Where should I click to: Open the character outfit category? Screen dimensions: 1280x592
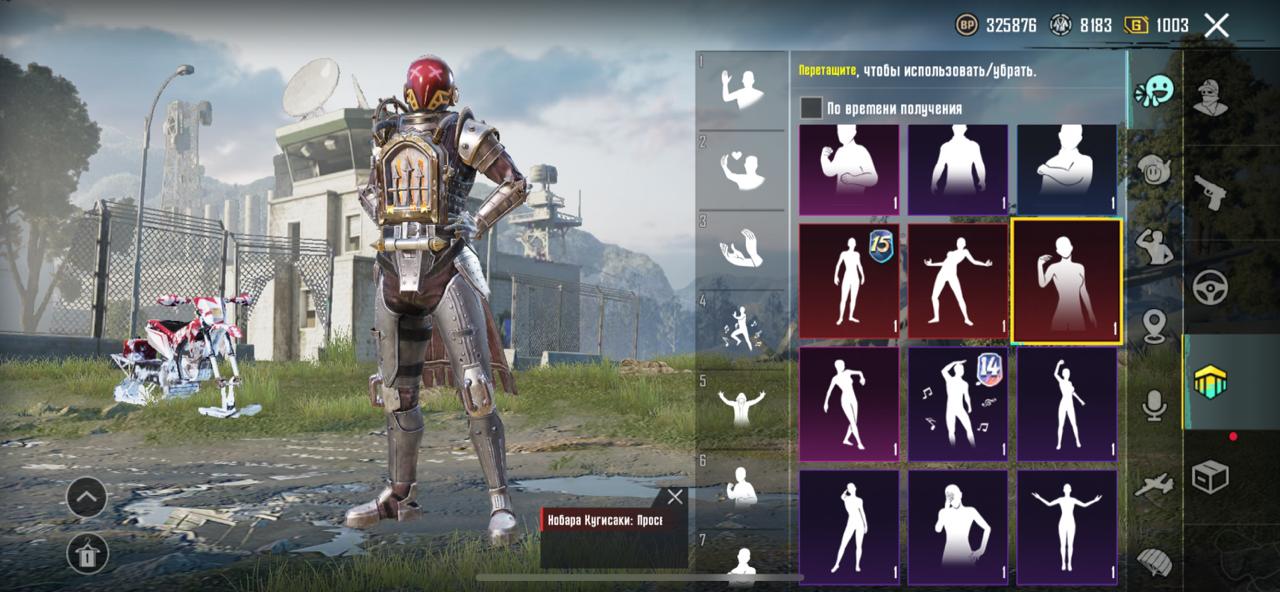pos(1210,97)
